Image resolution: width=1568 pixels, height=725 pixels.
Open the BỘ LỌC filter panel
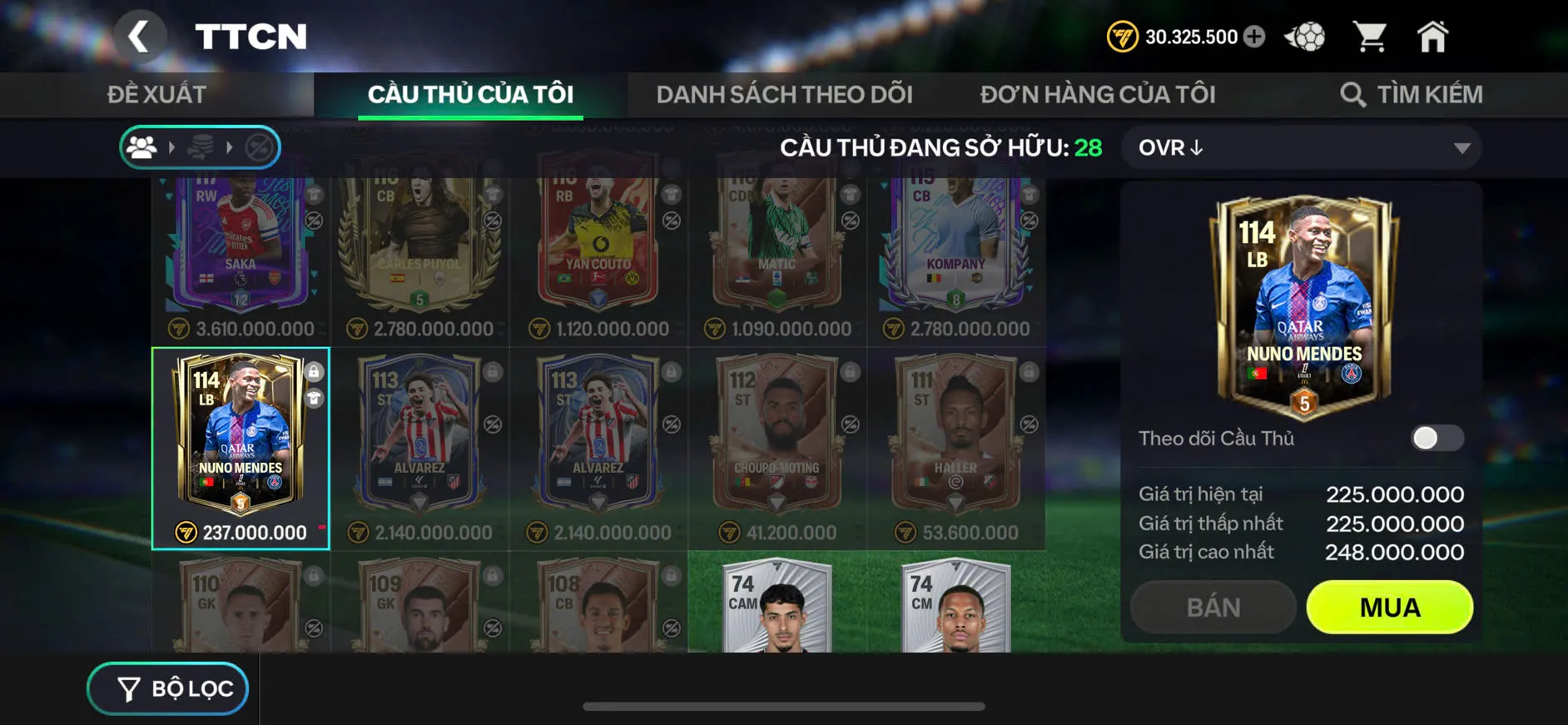[x=166, y=688]
